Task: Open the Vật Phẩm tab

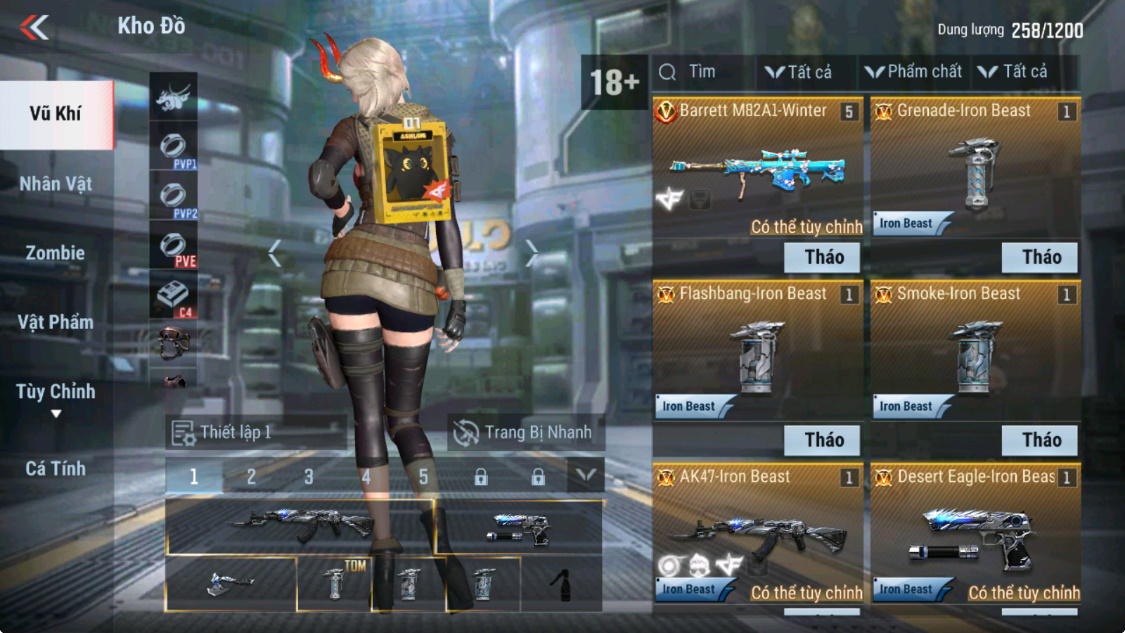Action: [55, 322]
